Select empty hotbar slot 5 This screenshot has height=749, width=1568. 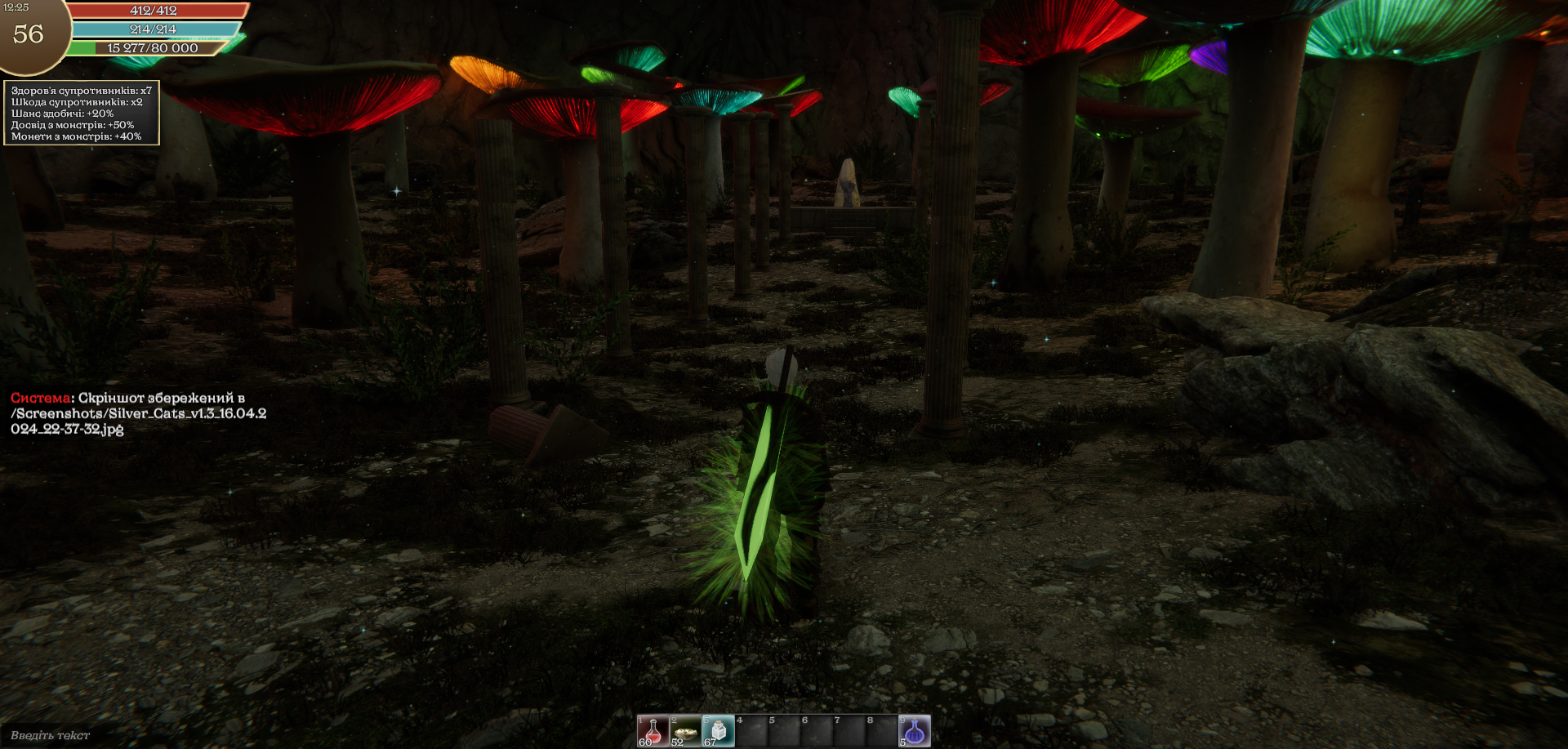[784, 730]
